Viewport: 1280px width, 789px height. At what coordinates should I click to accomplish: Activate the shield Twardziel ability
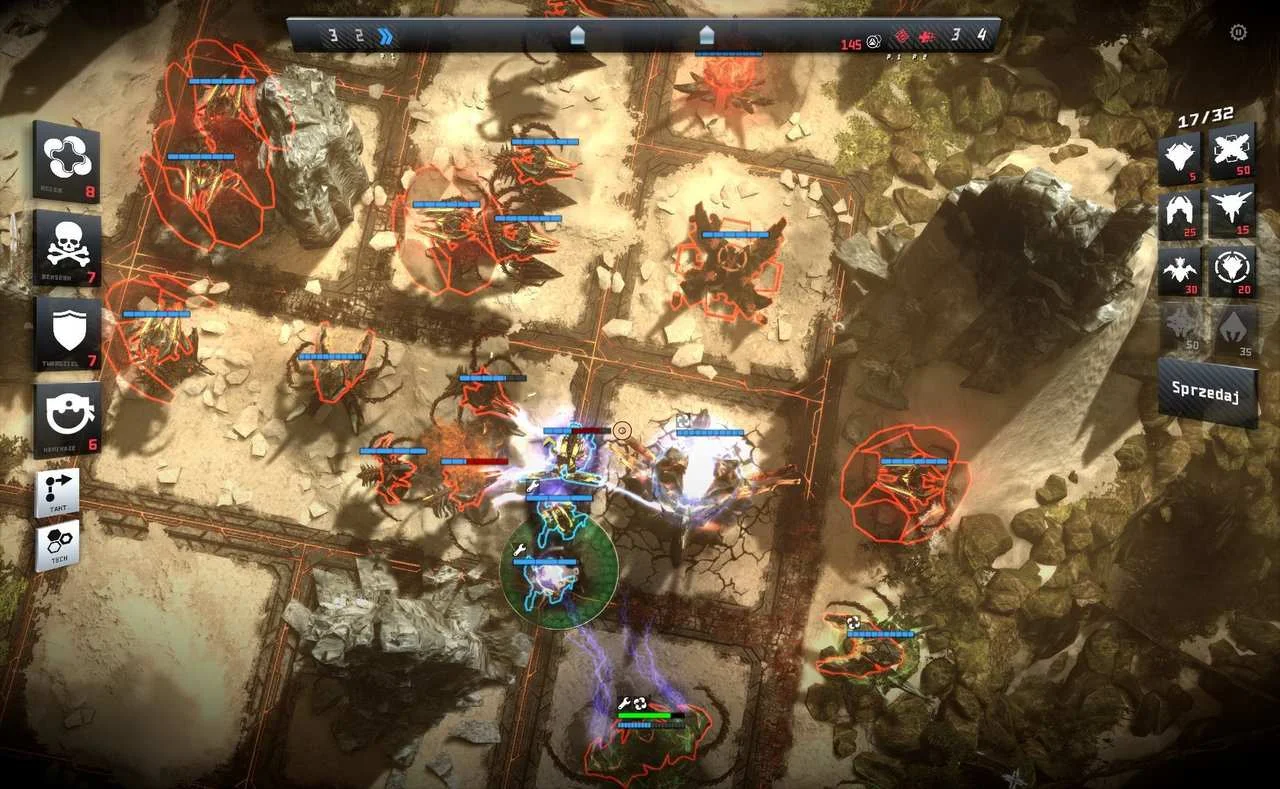click(67, 333)
